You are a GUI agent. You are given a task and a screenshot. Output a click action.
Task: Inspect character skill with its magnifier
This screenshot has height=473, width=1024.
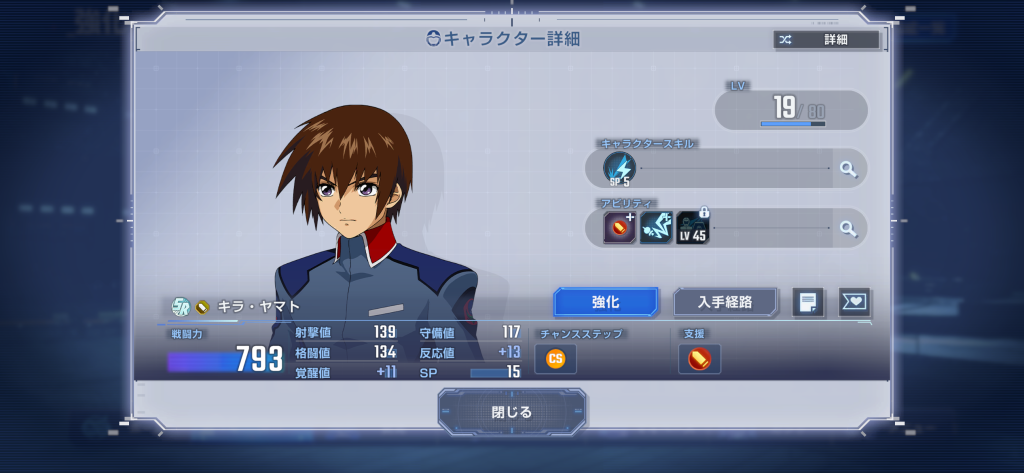848,169
